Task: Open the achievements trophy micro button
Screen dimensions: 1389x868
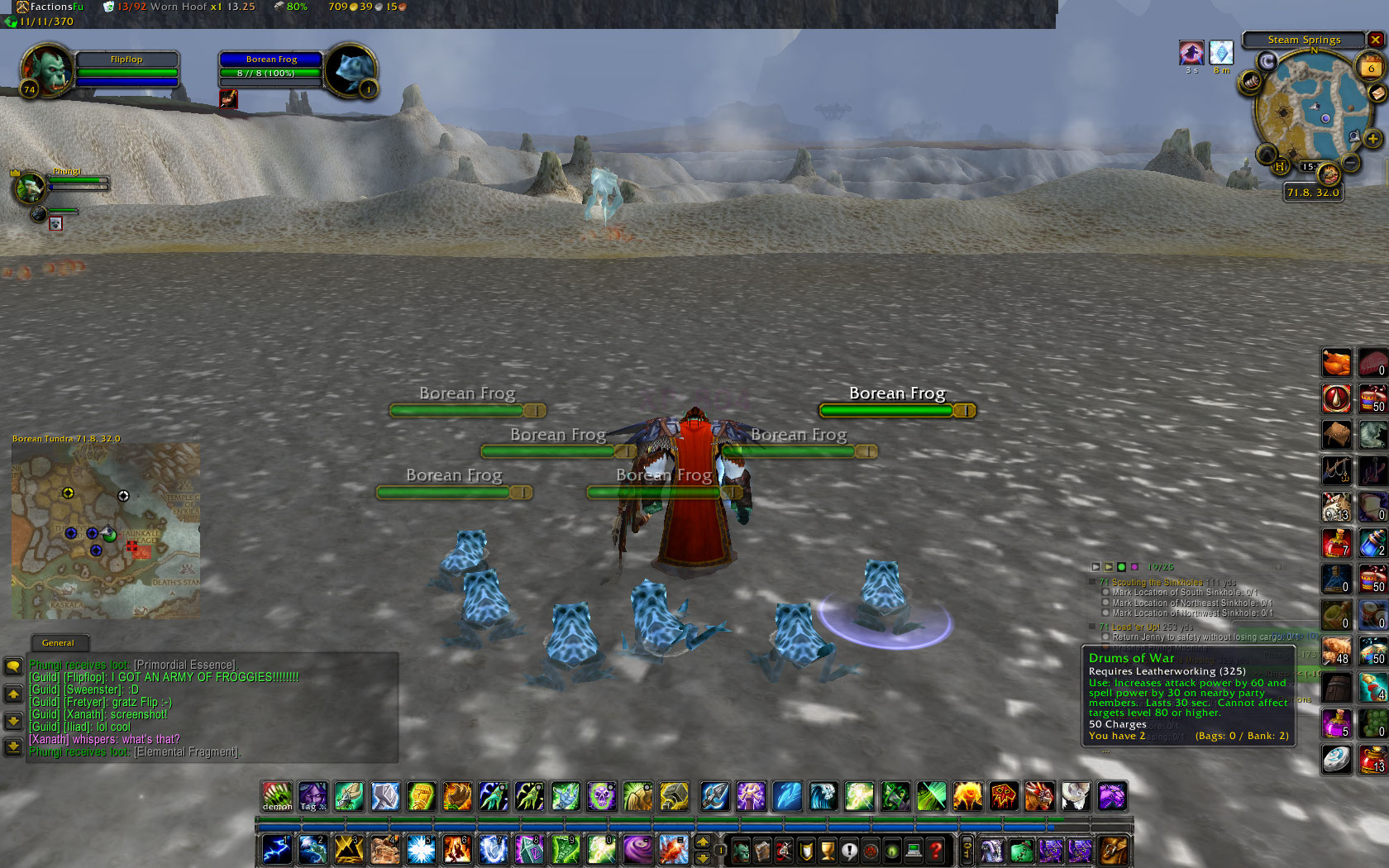Action: pos(827,850)
